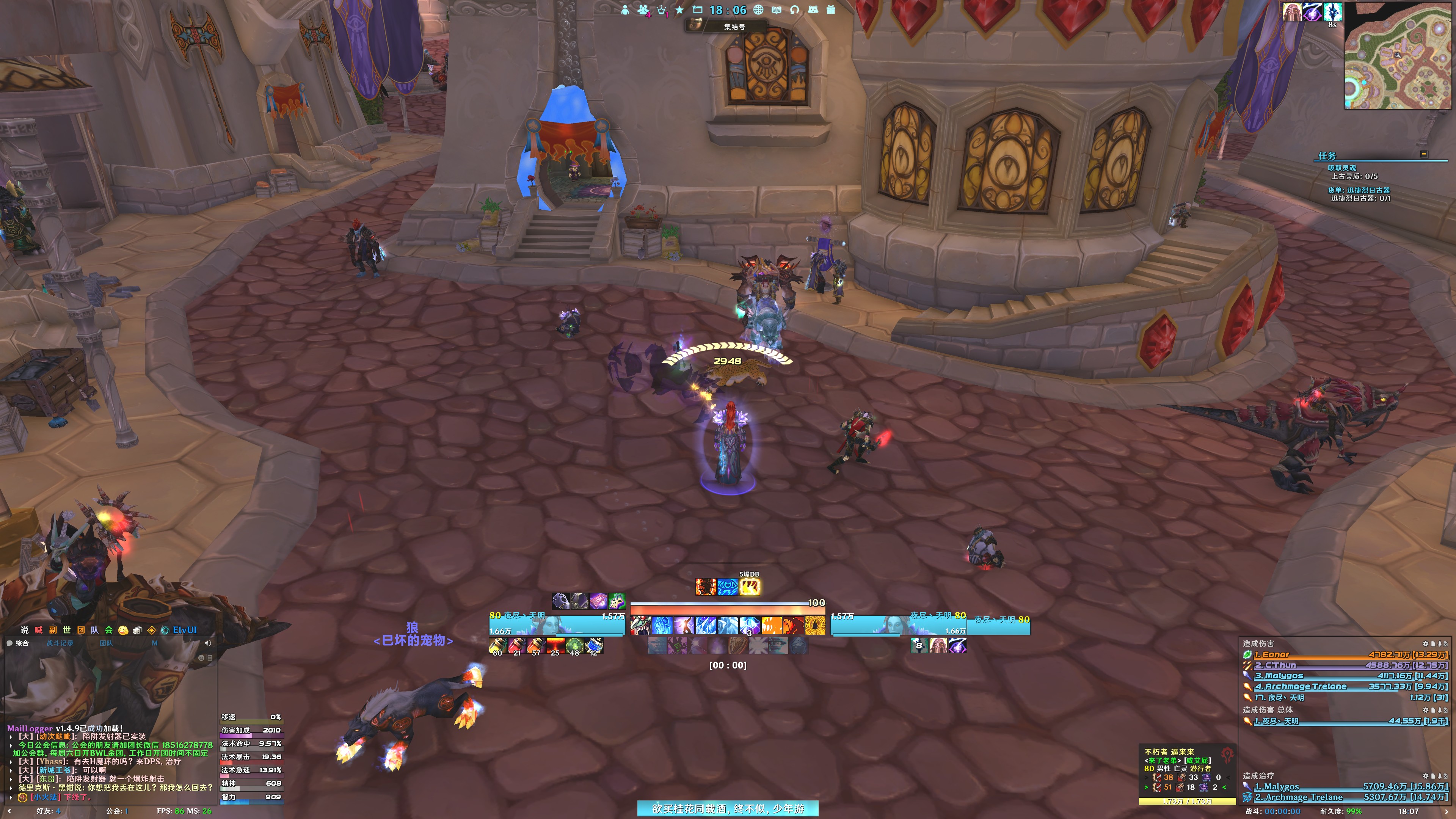Switch to the 战斗记录 chat tab
Image resolution: width=1456 pixels, height=819 pixels.
pos(60,643)
